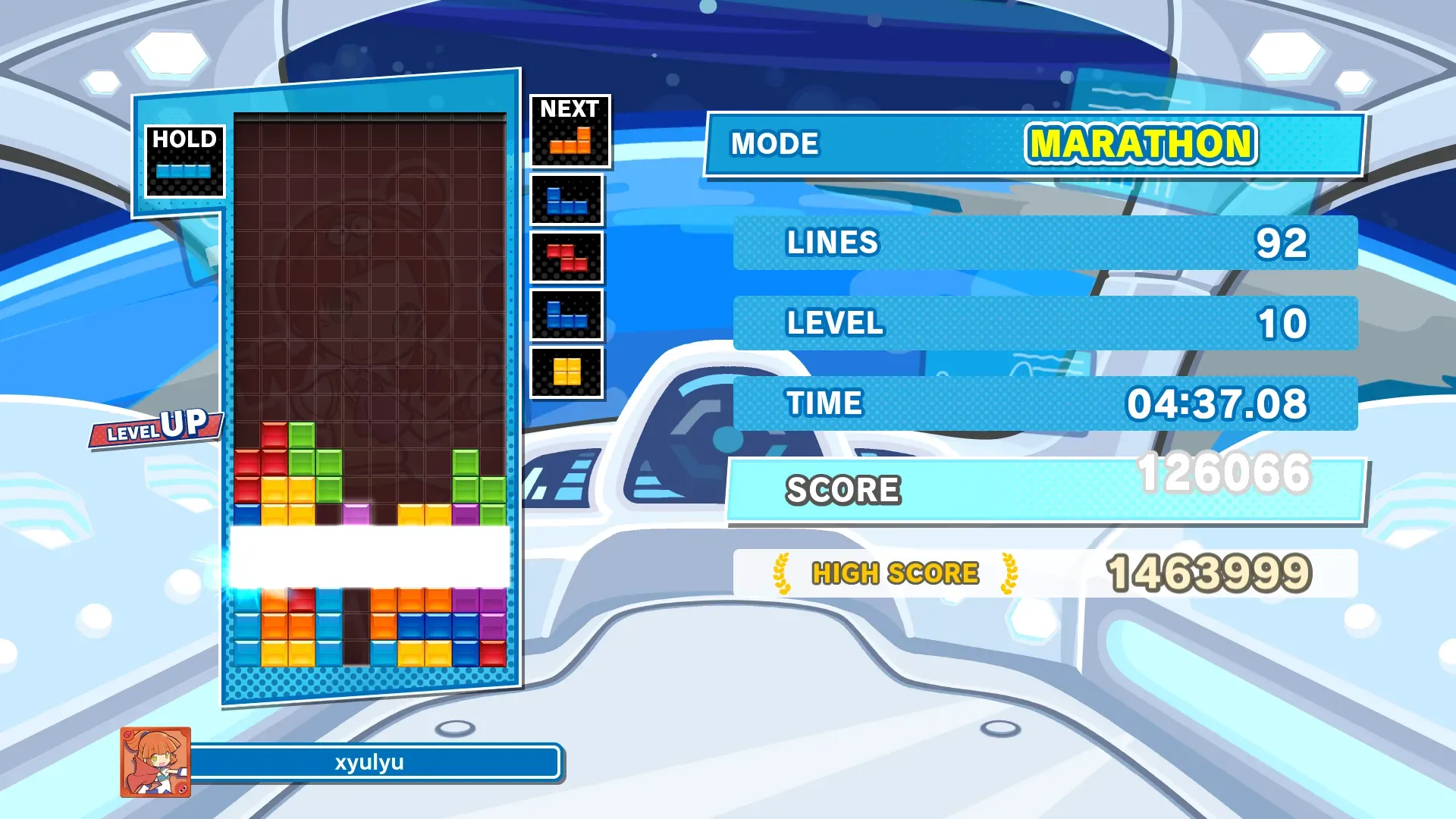1456x819 pixels.
Task: Select the xyulyu player name banner
Action: (x=370, y=762)
